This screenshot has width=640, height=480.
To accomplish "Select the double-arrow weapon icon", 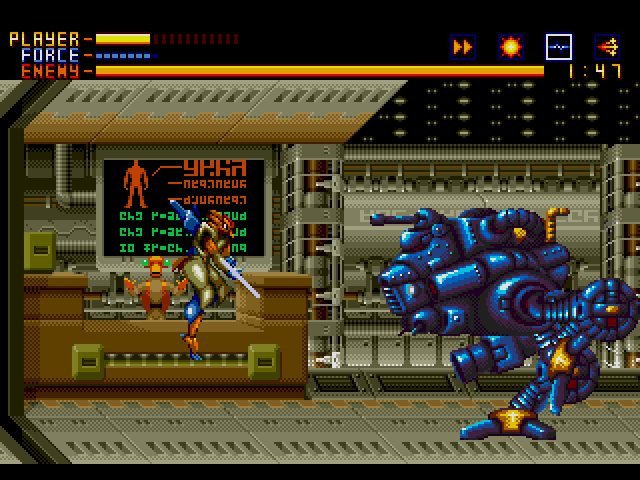I will [x=462, y=46].
